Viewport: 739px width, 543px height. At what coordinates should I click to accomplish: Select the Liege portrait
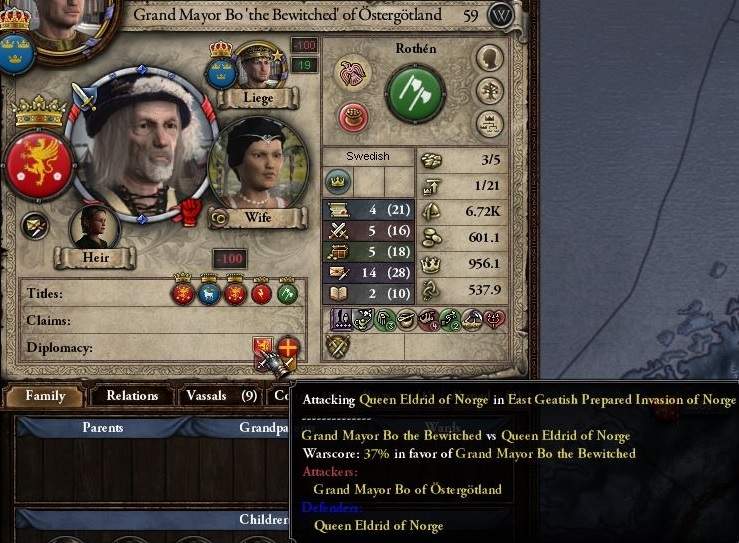click(259, 68)
